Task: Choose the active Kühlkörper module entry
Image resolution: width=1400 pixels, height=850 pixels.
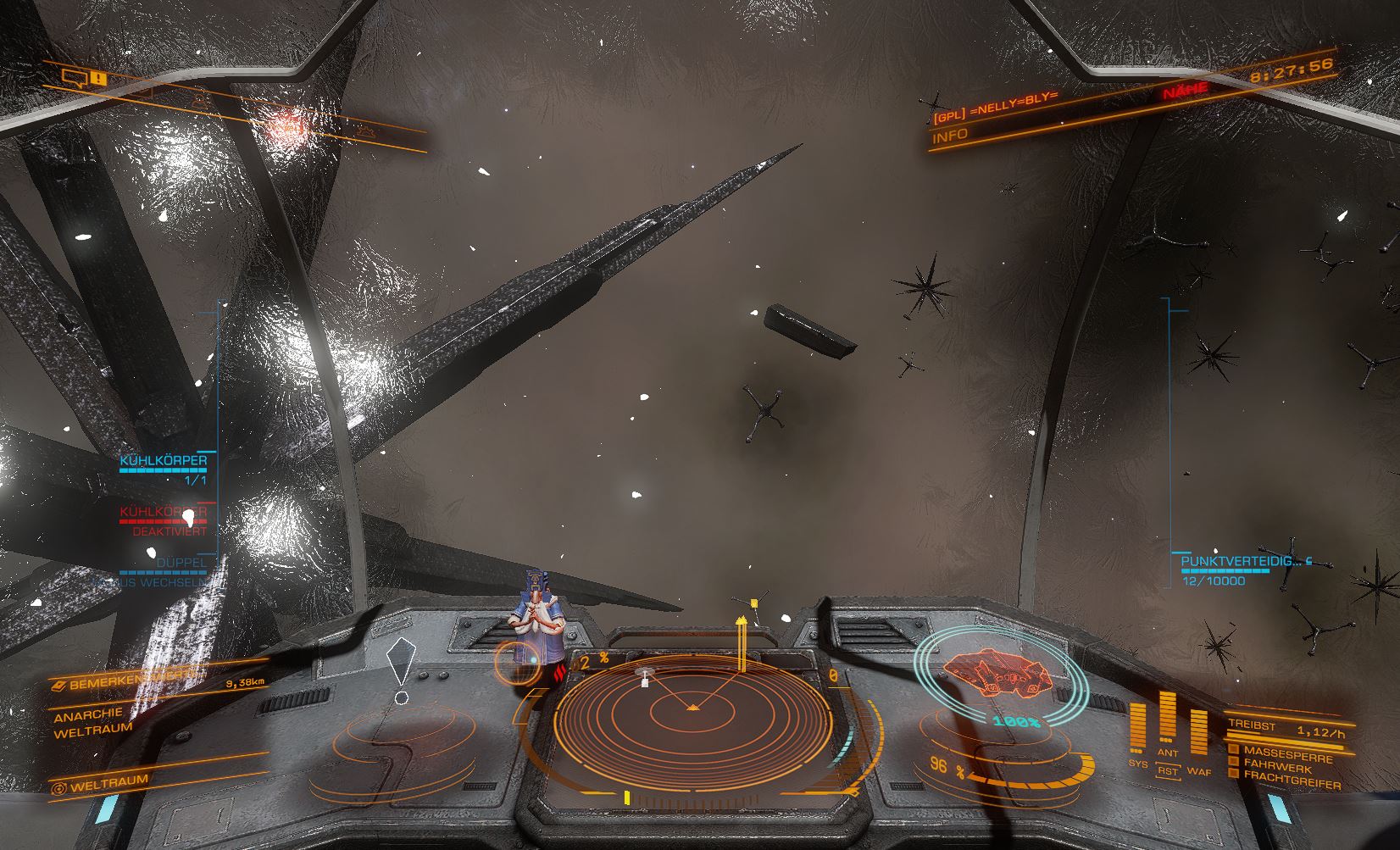Action: [164, 462]
